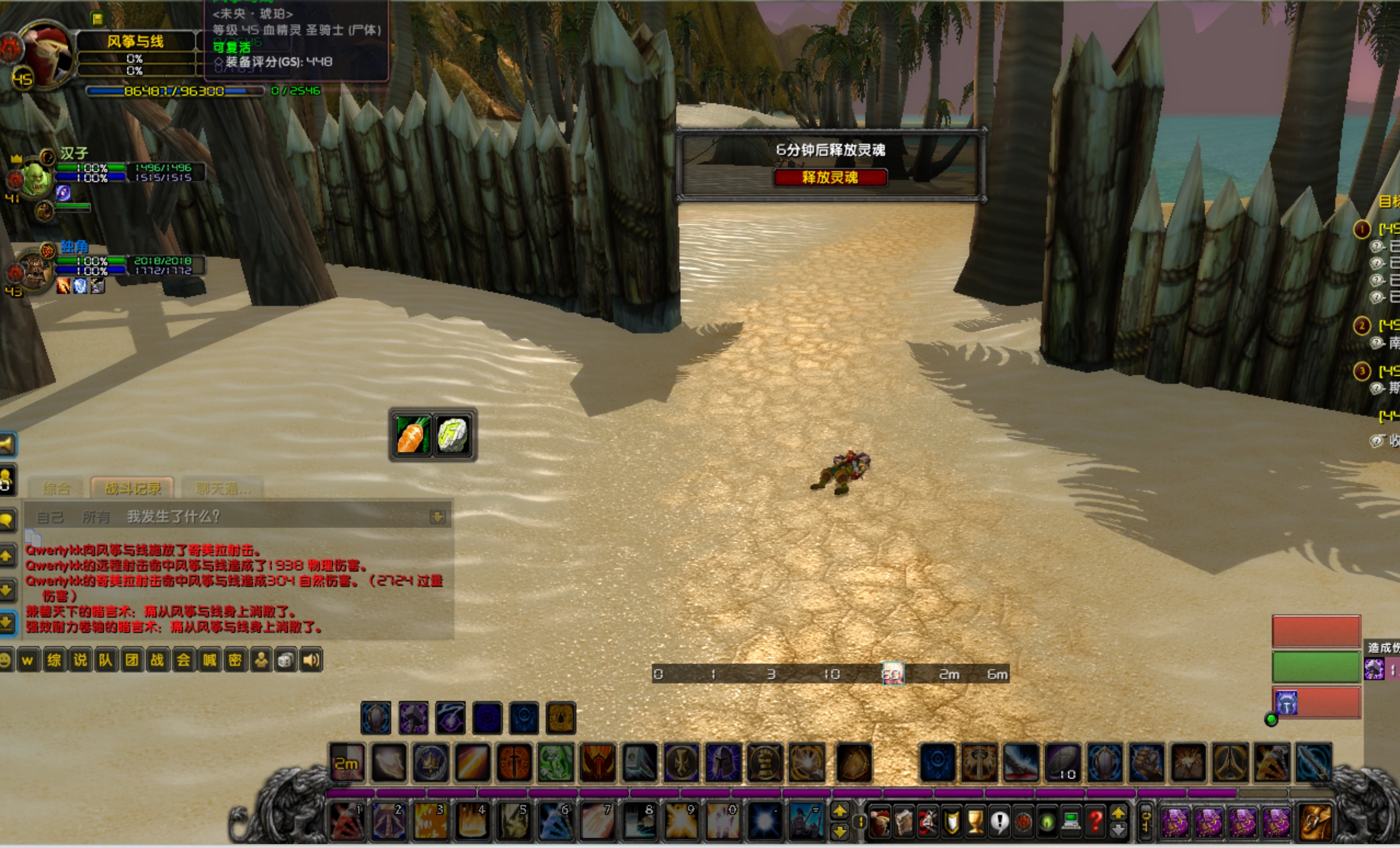
Task: Choose the 喊 yell channel button
Action: click(210, 660)
